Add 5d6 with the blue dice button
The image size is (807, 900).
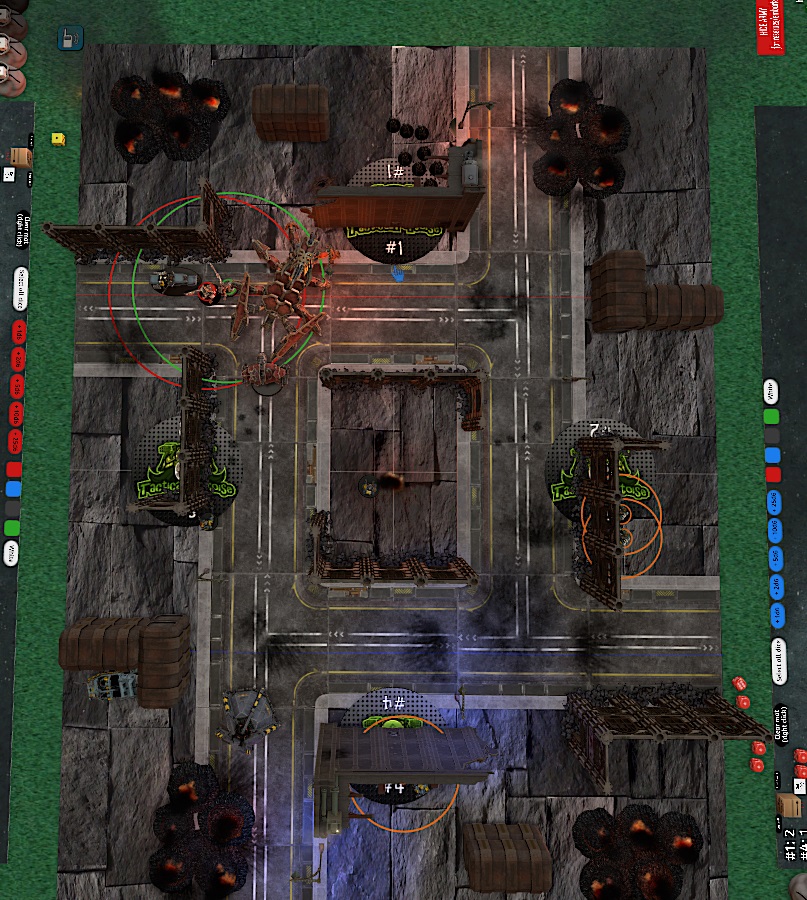(773, 558)
